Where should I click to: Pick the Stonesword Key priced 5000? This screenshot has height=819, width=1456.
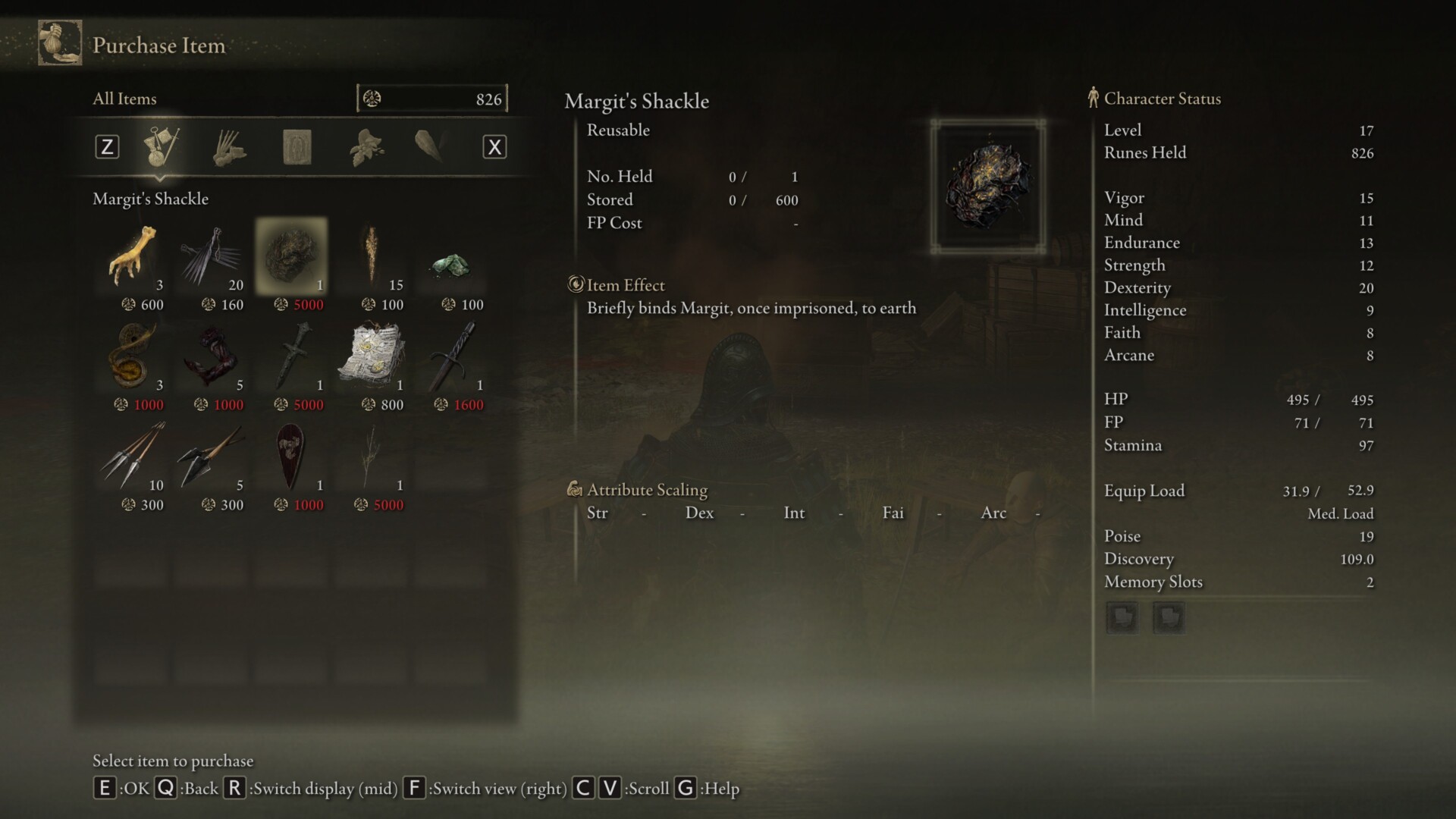[x=292, y=358]
